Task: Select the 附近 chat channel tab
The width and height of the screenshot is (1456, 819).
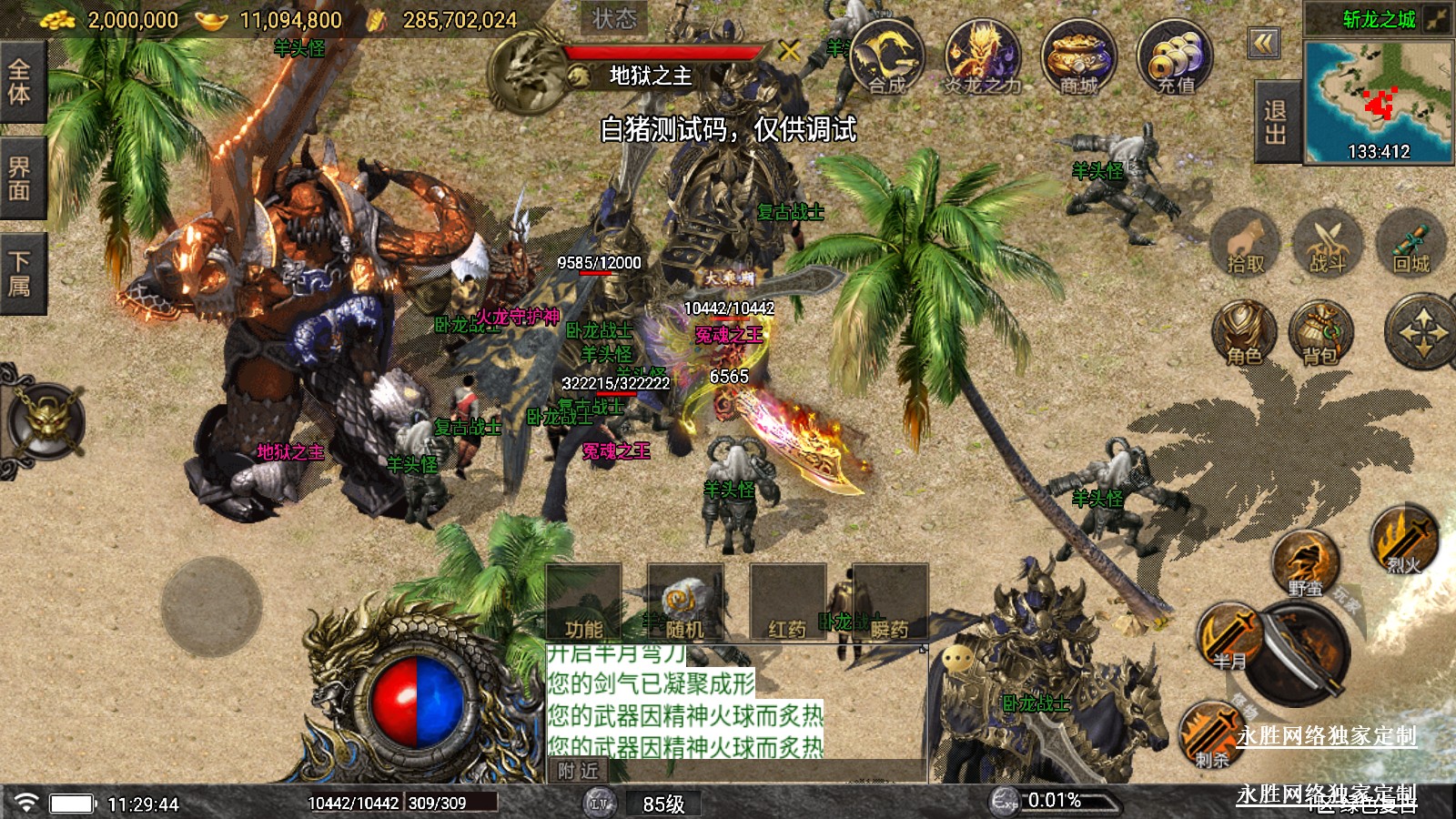Action: pos(579,771)
